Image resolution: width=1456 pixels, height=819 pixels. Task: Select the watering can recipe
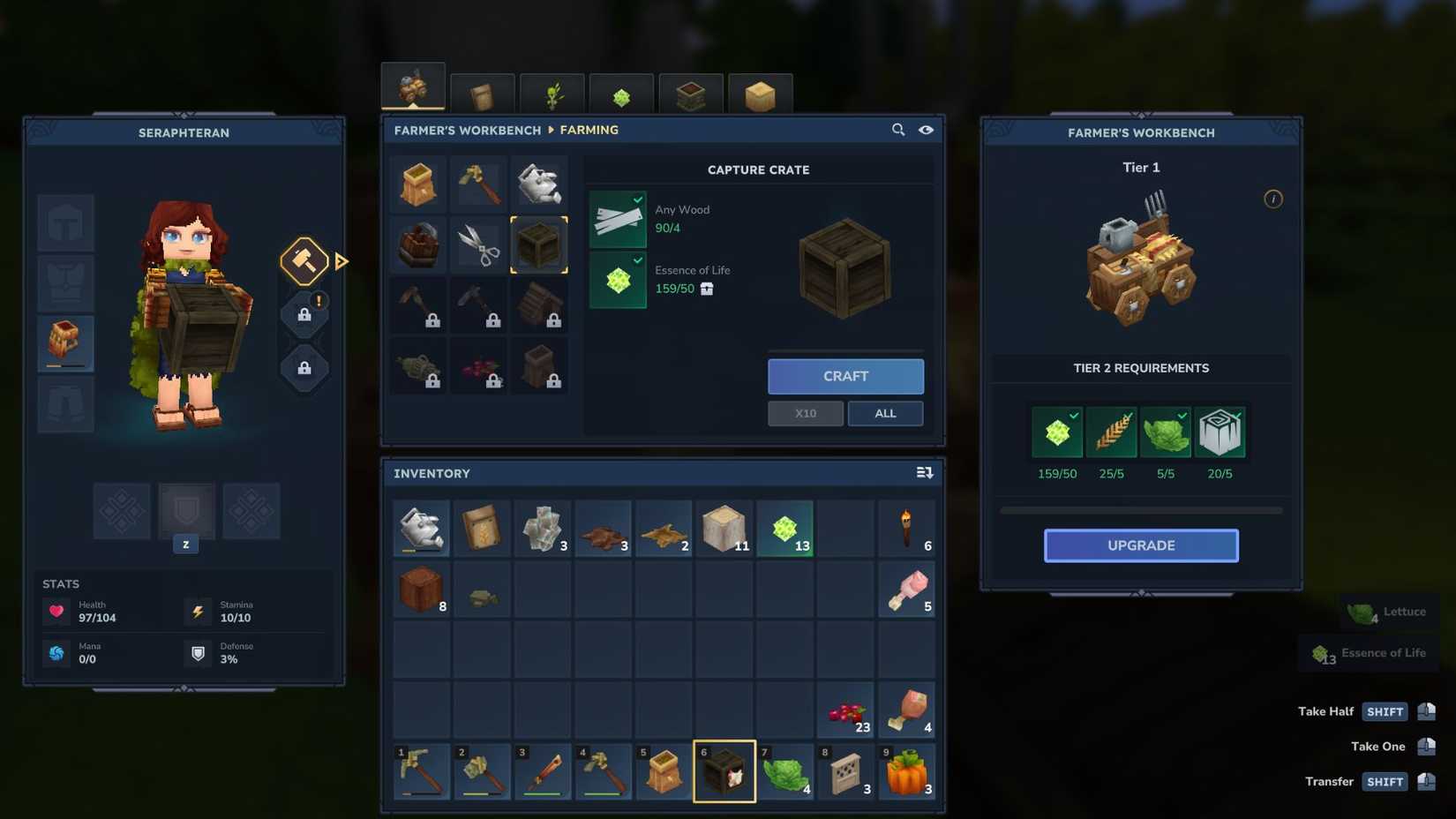[x=540, y=184]
